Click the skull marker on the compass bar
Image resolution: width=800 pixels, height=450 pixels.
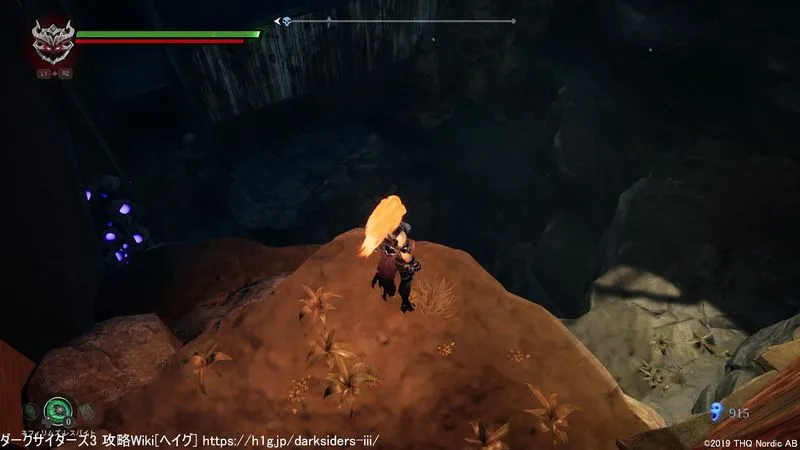[x=285, y=21]
